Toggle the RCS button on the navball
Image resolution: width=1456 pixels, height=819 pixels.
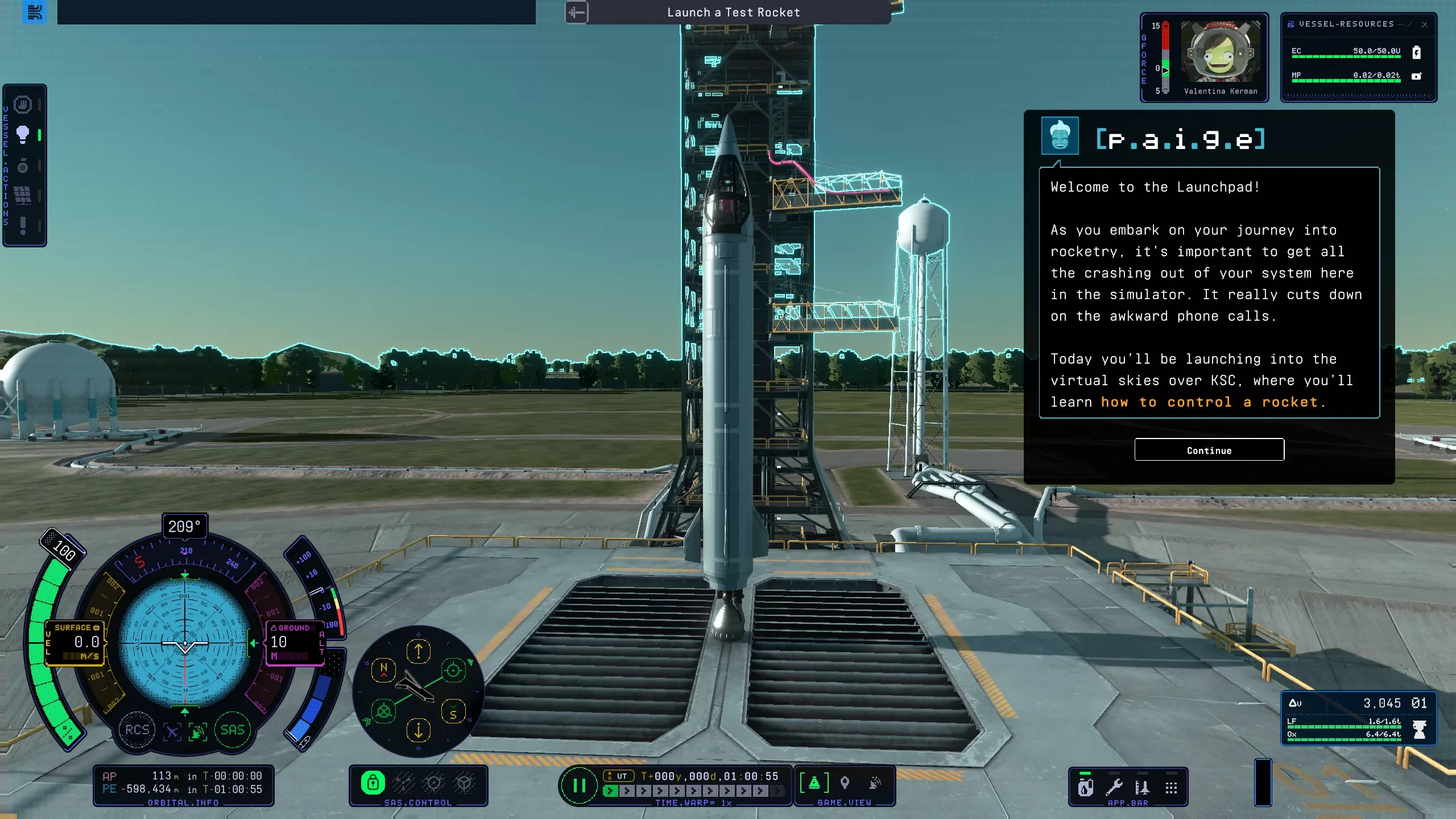[x=137, y=730]
